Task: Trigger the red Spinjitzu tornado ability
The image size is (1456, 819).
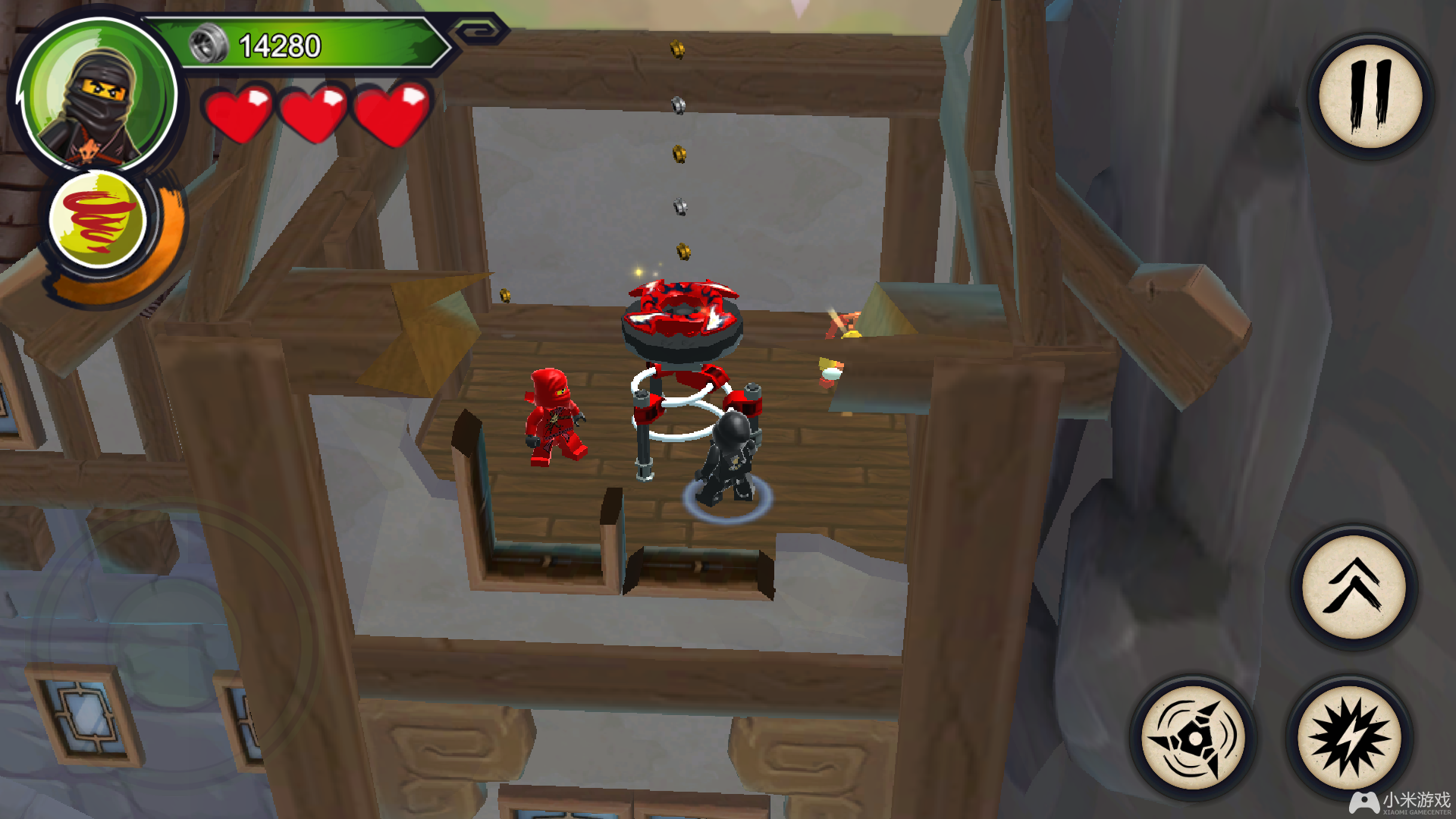Action: (x=97, y=221)
